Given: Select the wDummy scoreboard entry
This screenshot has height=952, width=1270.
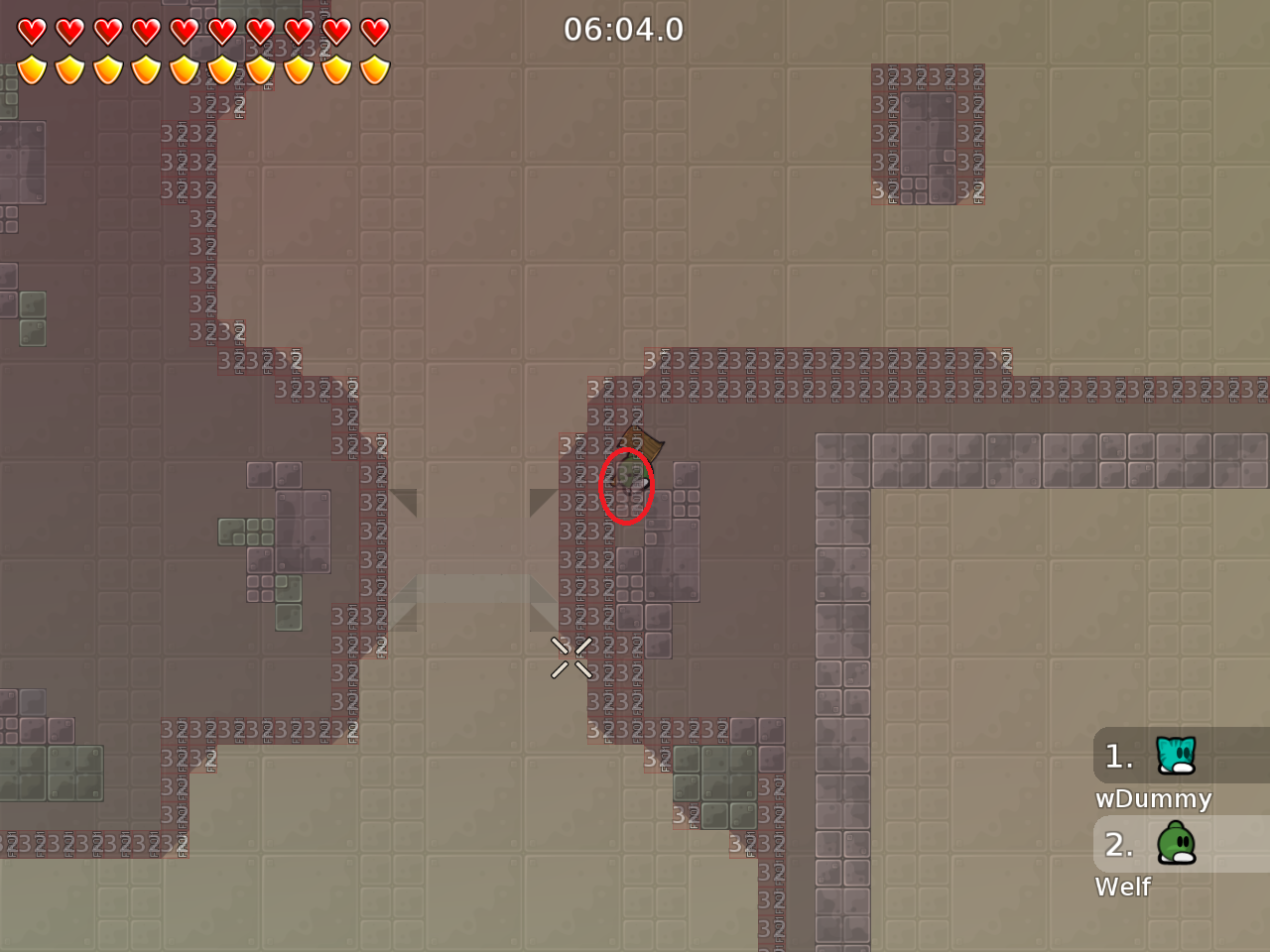Looking at the screenshot, I should tap(1154, 798).
